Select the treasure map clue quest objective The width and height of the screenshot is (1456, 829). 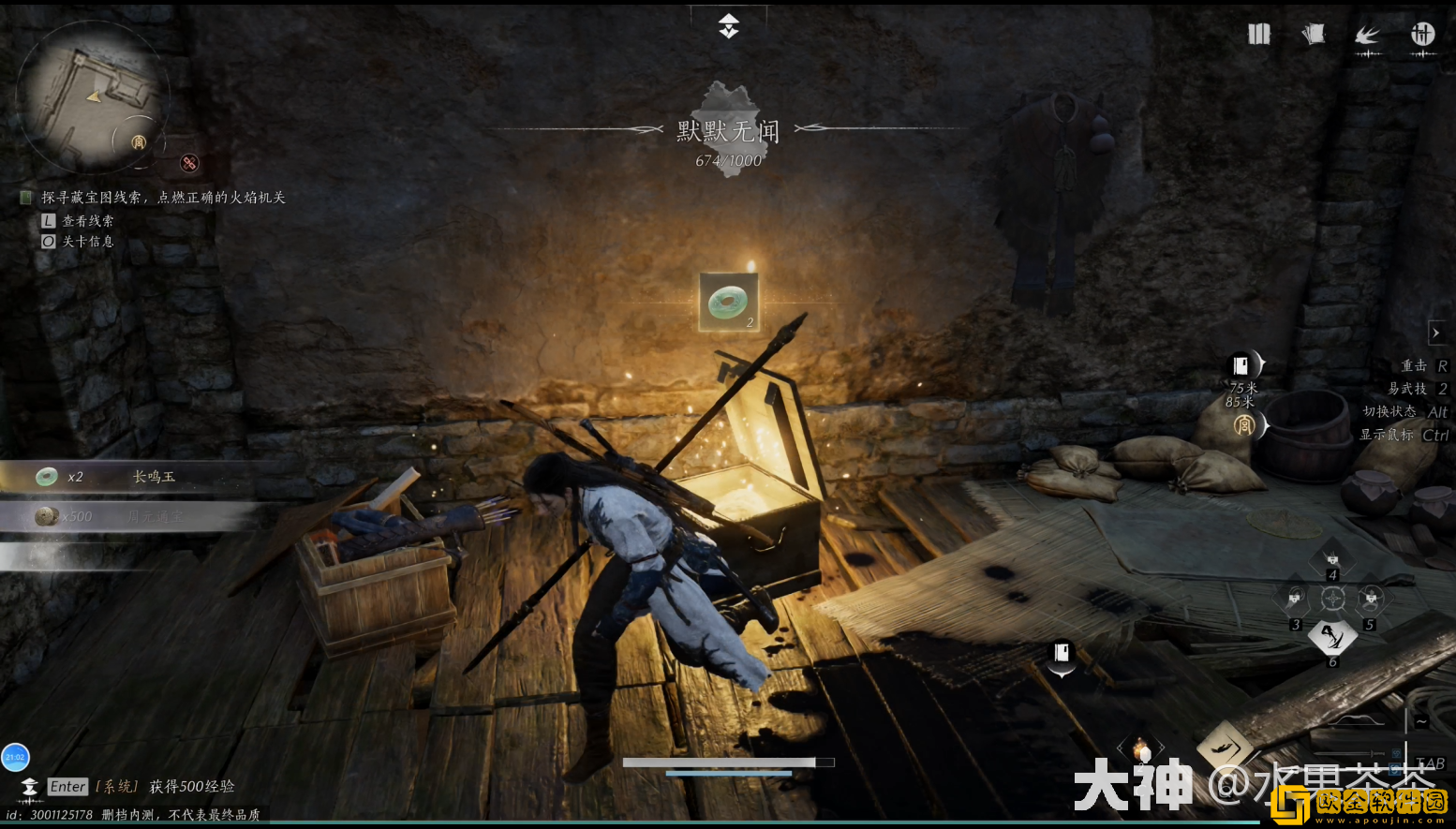tap(163, 198)
